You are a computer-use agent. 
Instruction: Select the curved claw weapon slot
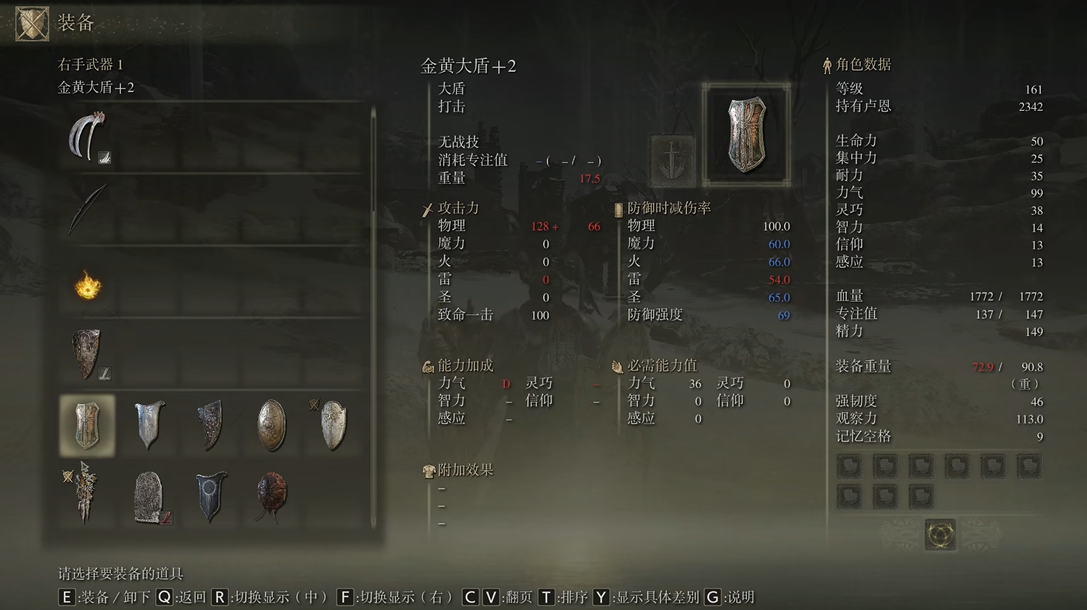click(88, 138)
